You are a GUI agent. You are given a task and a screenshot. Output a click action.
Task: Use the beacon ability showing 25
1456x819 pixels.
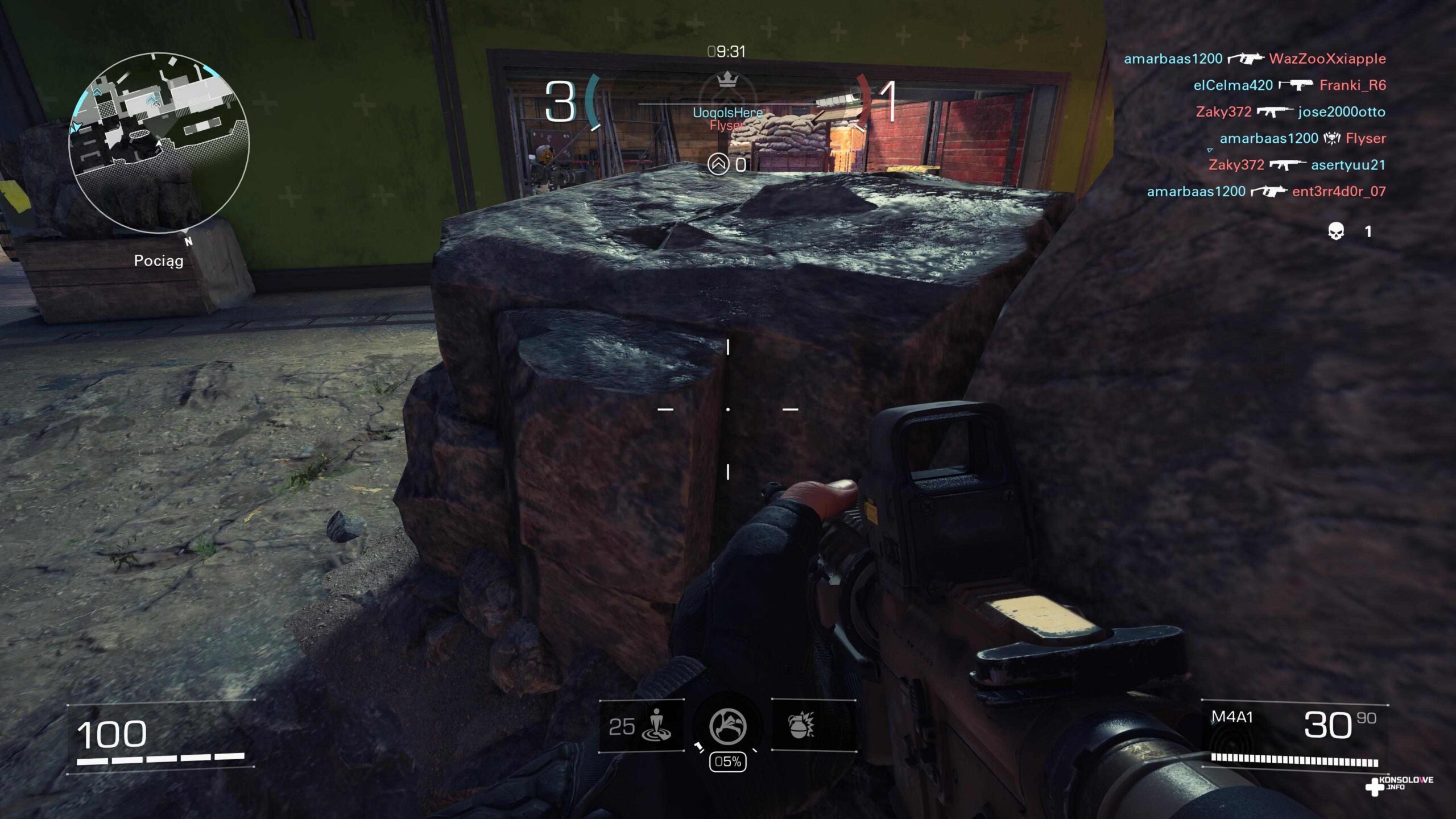point(642,726)
